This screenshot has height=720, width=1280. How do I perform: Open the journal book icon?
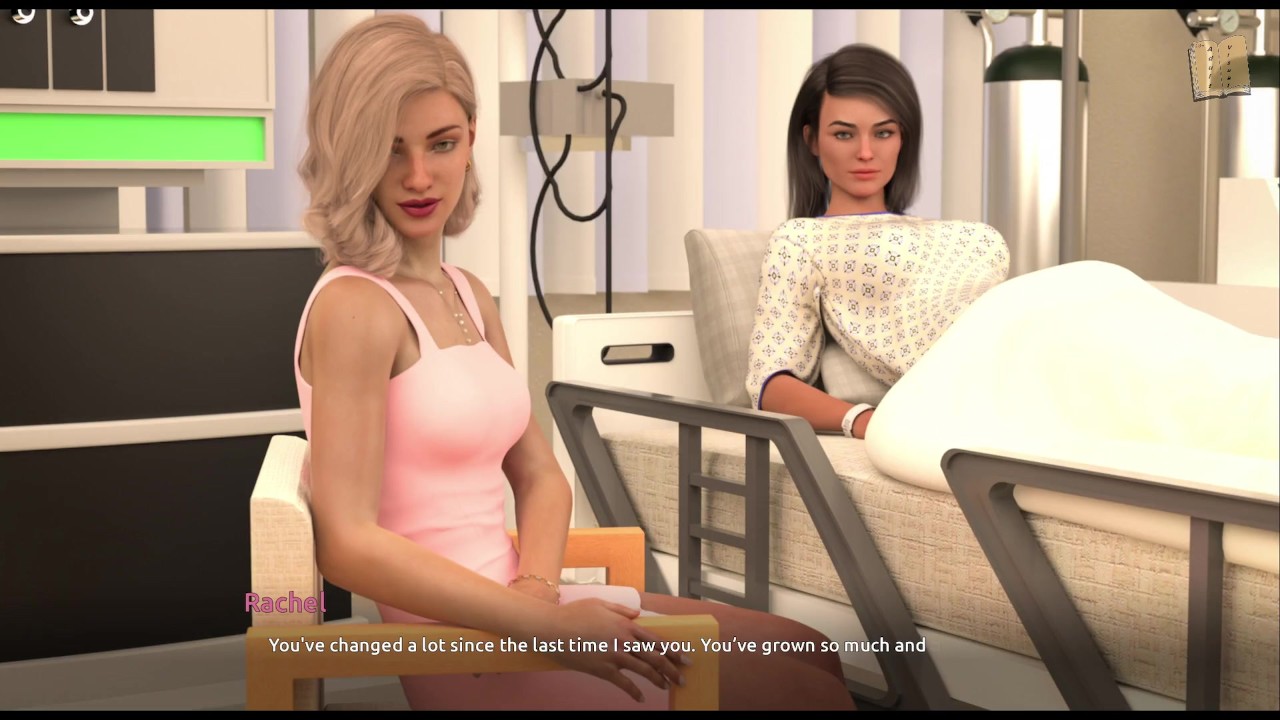[x=1219, y=68]
